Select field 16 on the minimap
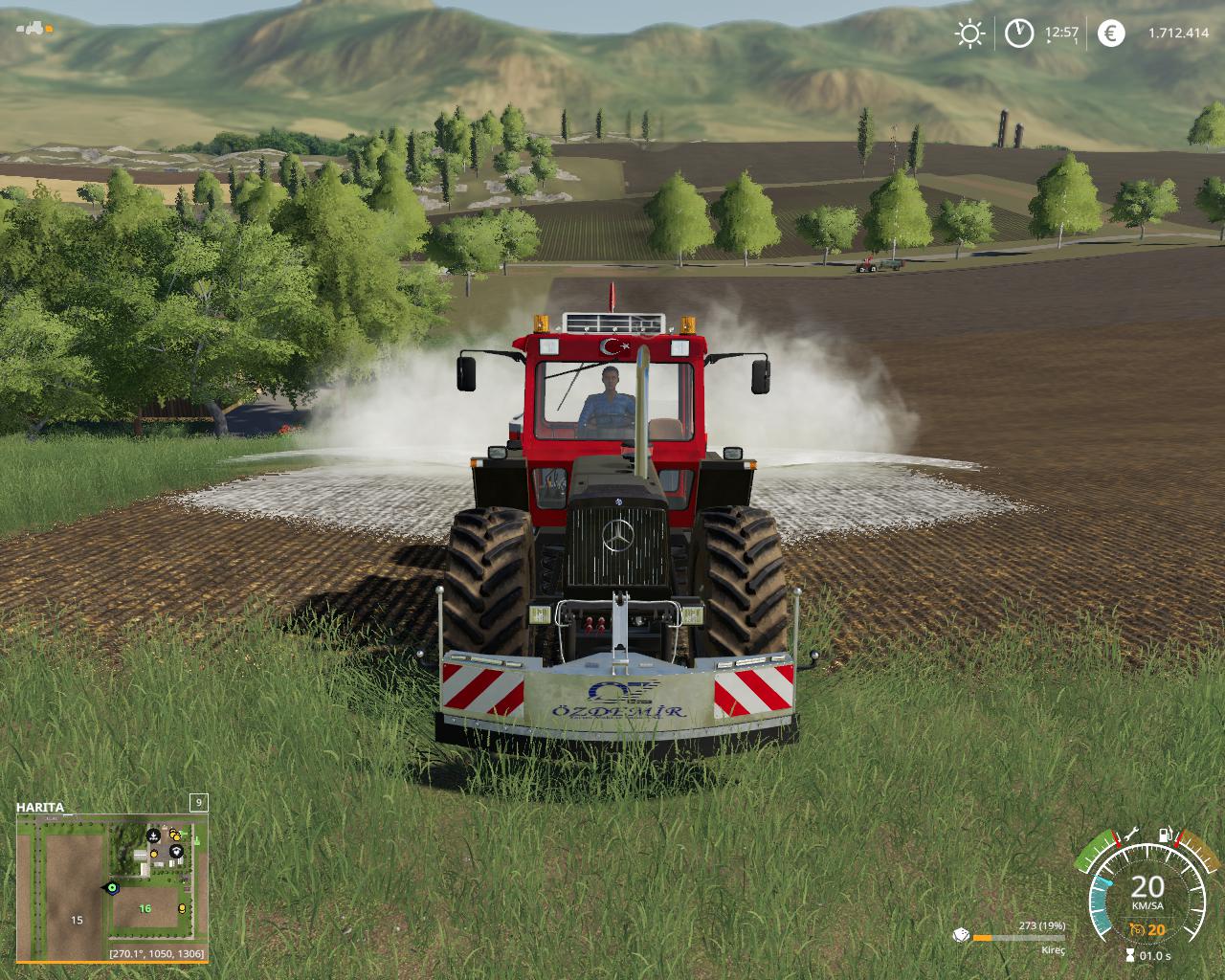1225x980 pixels. [145, 908]
